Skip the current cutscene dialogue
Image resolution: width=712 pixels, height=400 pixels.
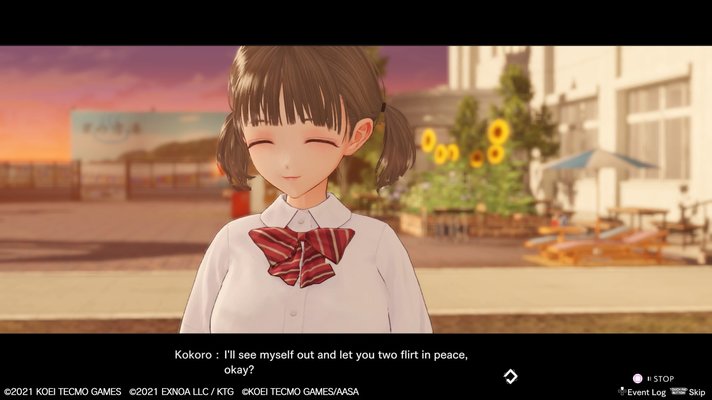(697, 392)
